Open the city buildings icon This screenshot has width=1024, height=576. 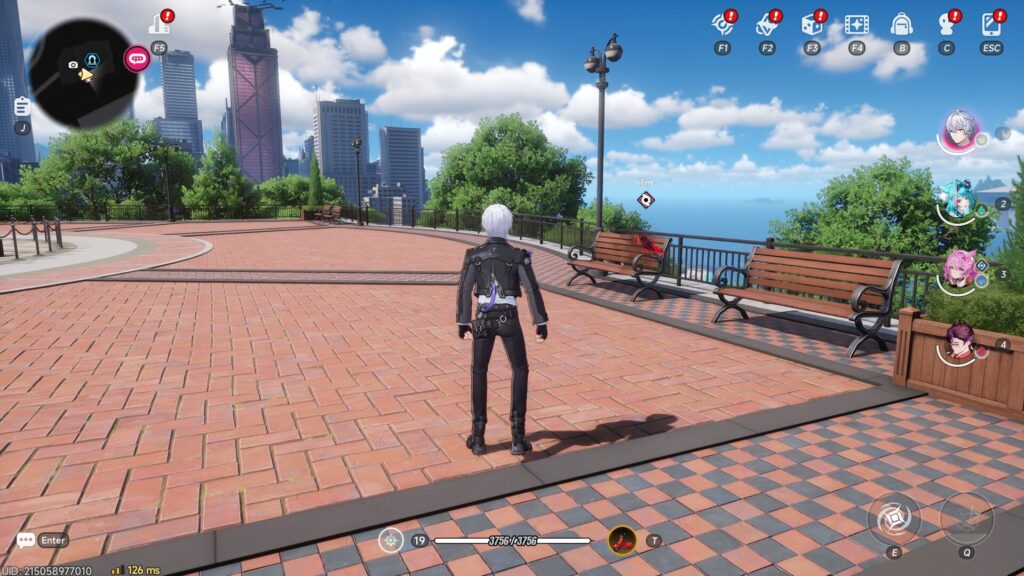[x=158, y=25]
